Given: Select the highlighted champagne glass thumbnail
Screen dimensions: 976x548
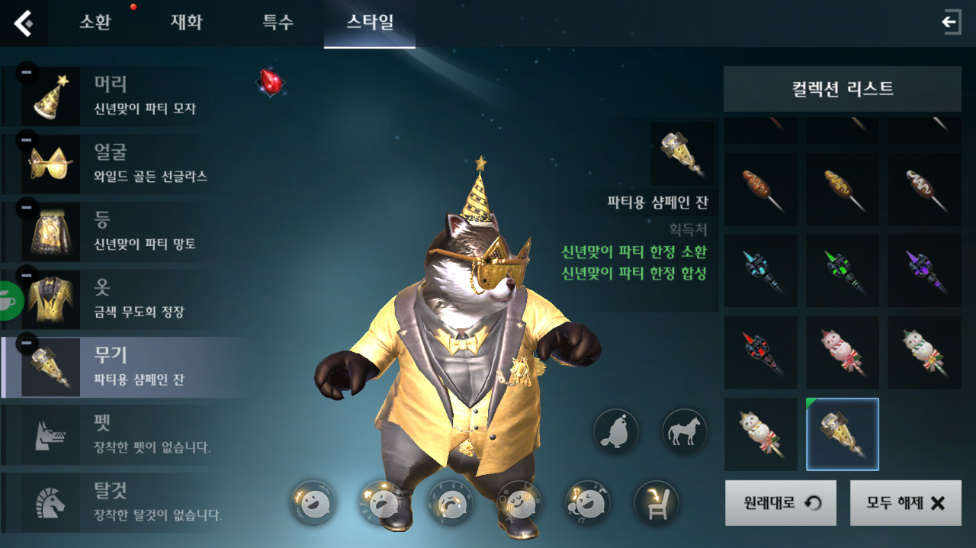Looking at the screenshot, I should (843, 434).
